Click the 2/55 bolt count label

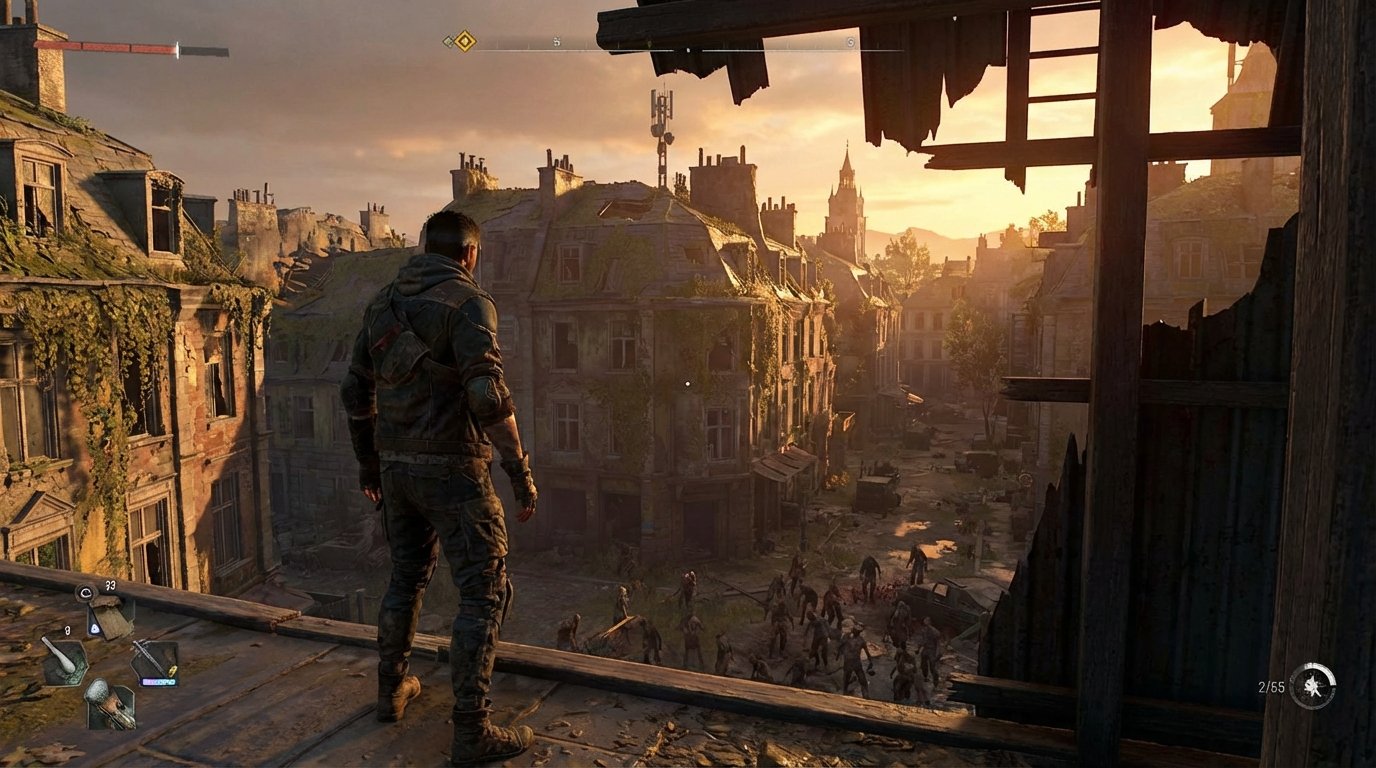[x=1274, y=686]
